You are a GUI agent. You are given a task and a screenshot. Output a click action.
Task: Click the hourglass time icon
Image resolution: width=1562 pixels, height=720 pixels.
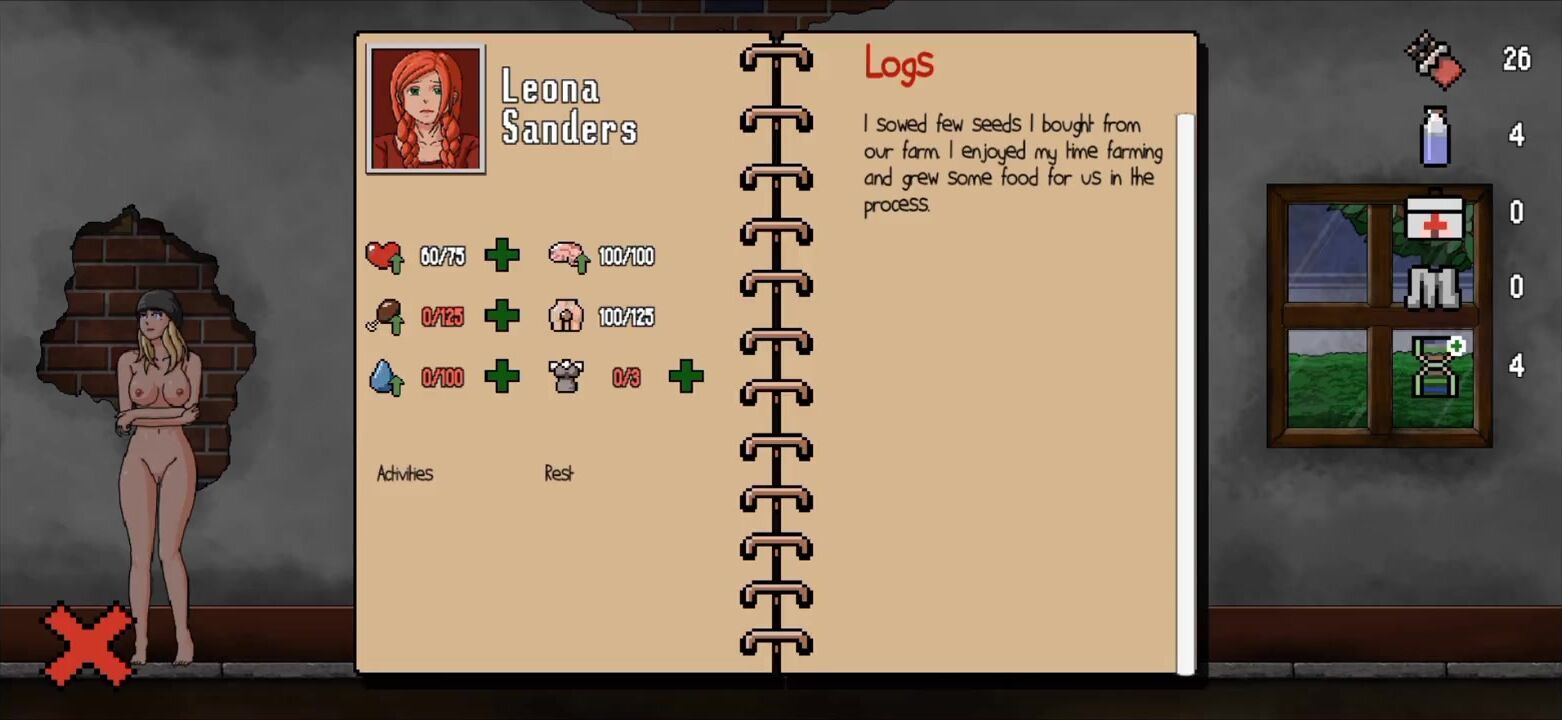tap(1437, 366)
